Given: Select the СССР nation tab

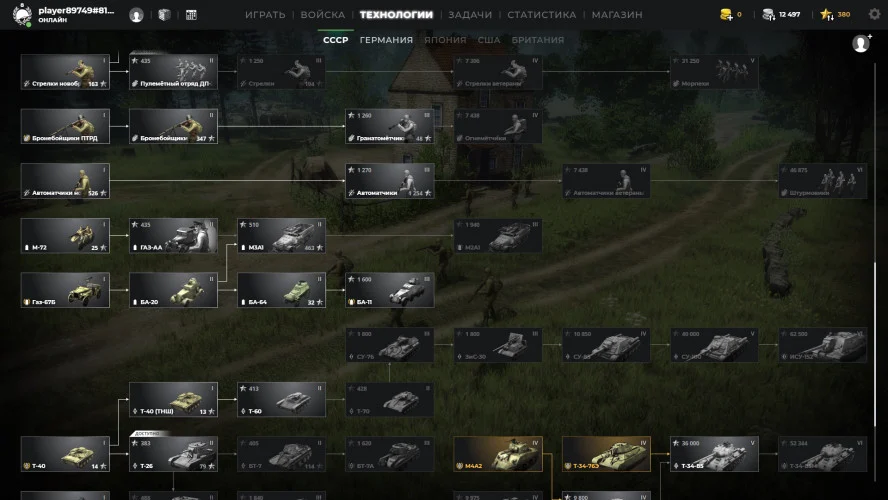Looking at the screenshot, I should [x=334, y=40].
